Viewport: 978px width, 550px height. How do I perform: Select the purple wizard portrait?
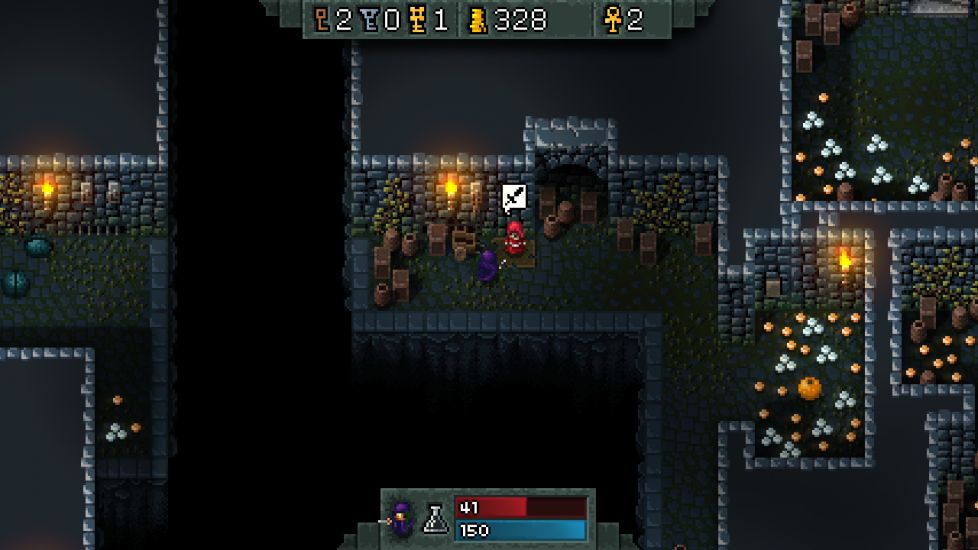pos(403,518)
